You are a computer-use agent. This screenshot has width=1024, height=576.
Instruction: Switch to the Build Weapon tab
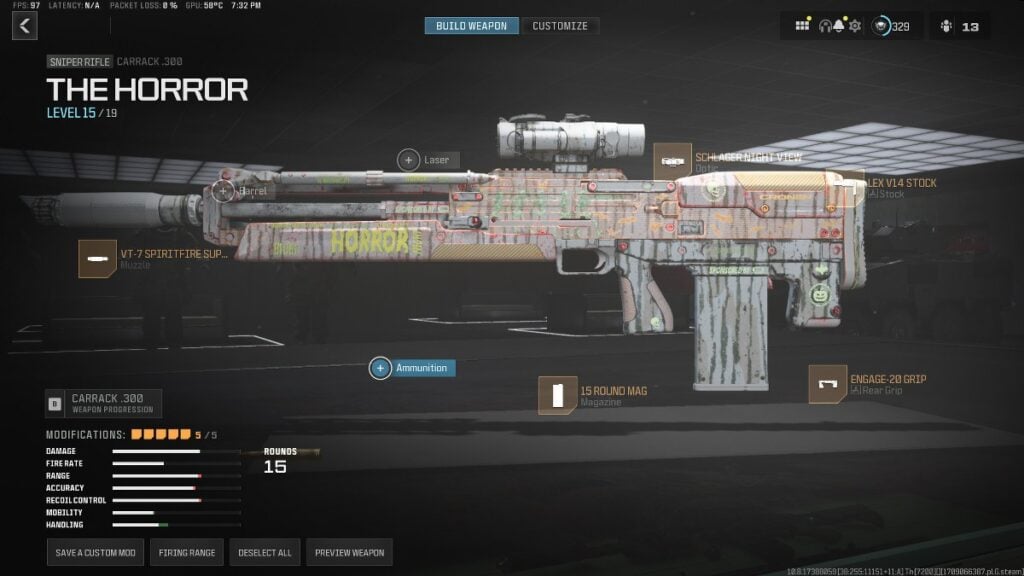471,26
